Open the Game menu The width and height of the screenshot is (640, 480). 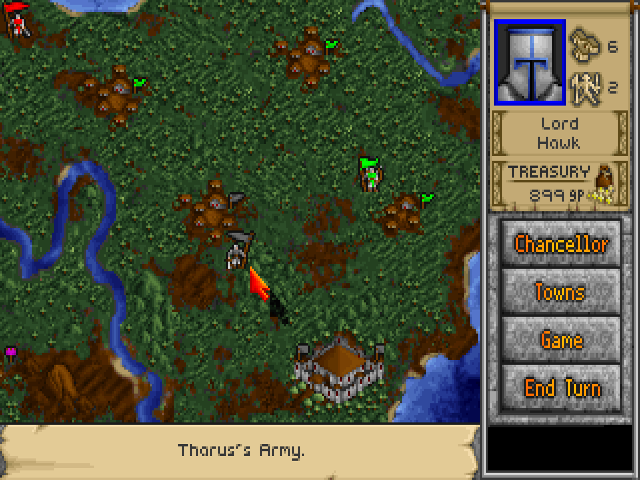click(x=560, y=340)
